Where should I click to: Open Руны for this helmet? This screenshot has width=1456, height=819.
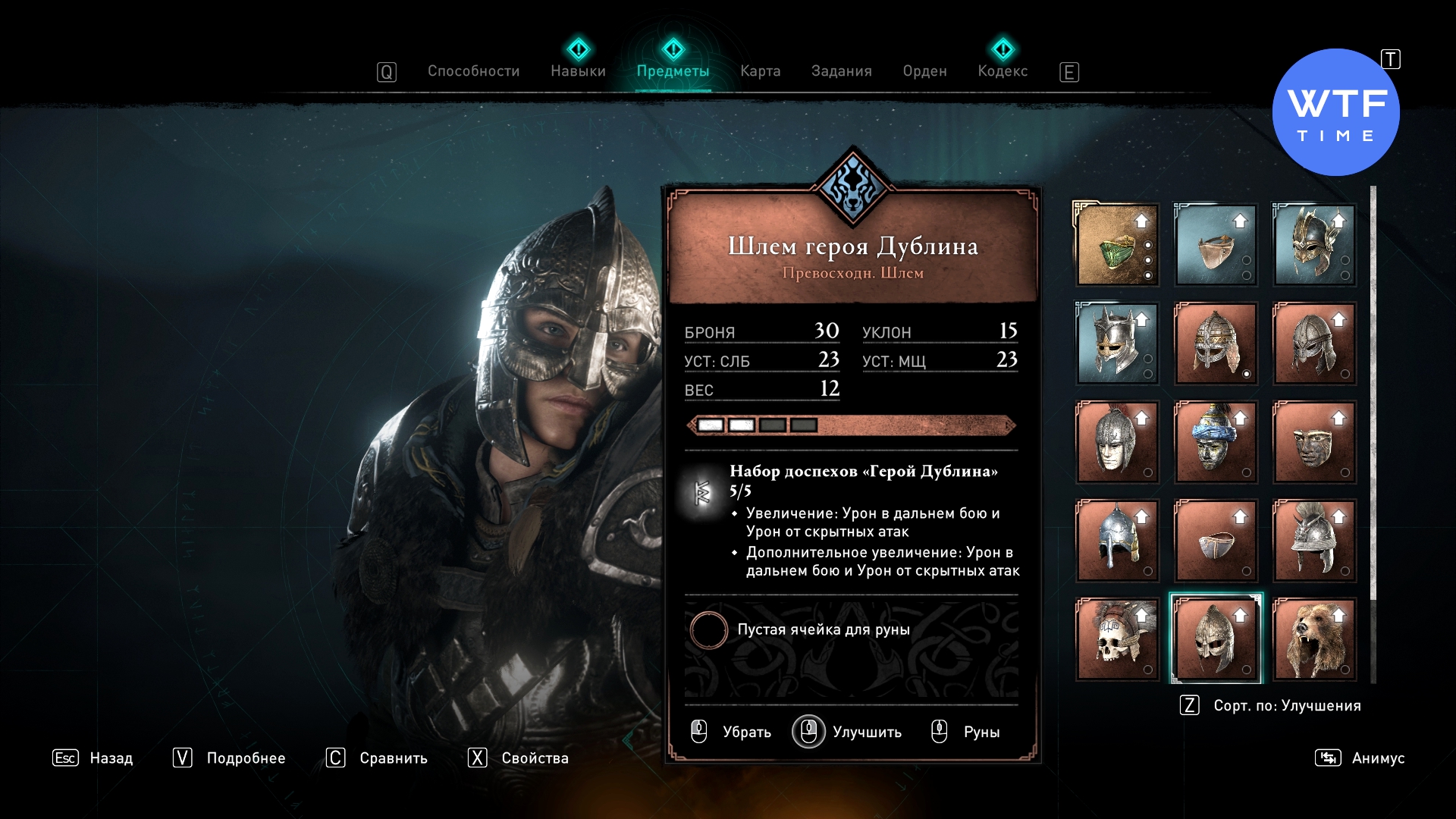coord(981,733)
